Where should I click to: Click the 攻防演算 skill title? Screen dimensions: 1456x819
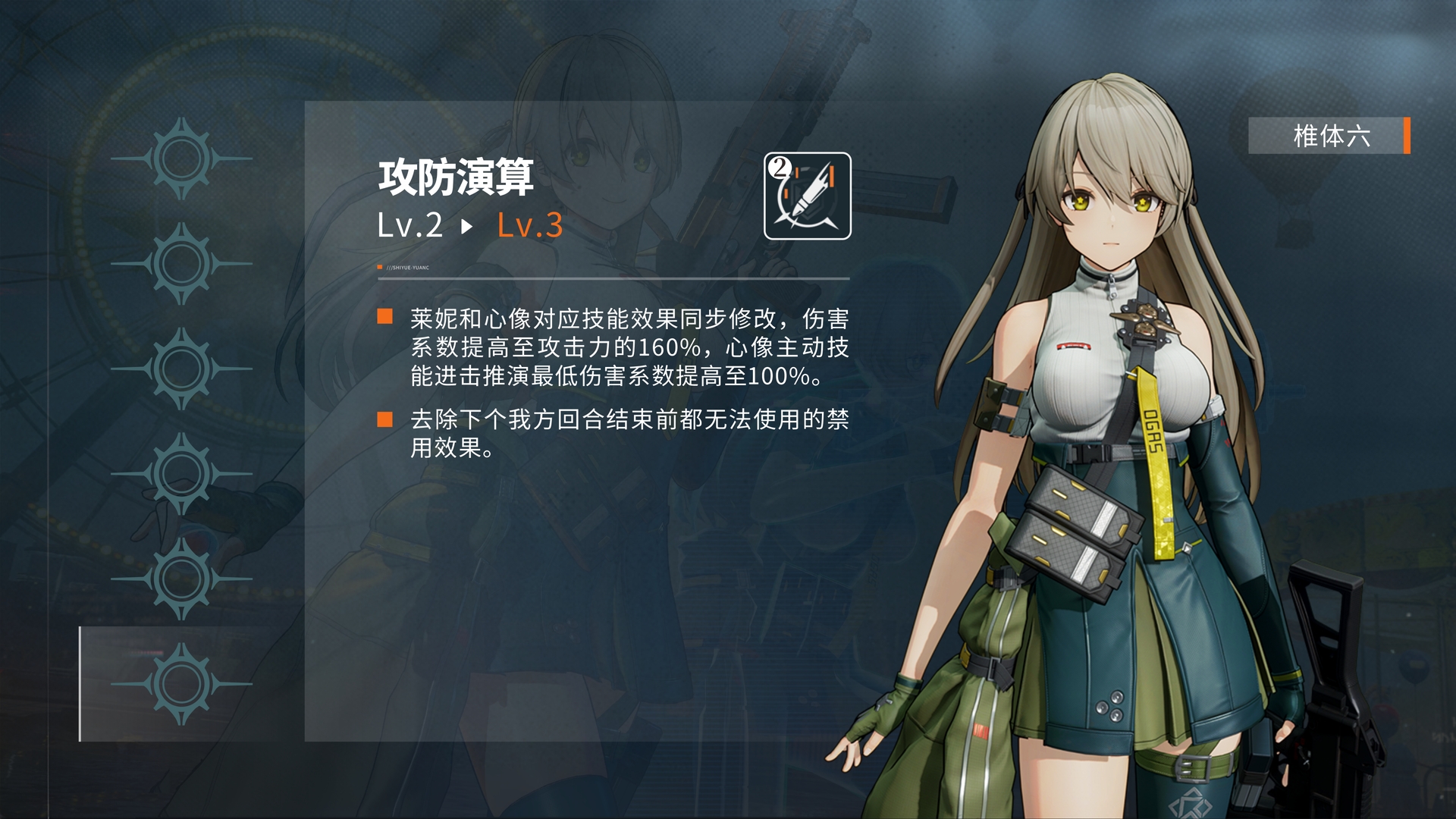(x=455, y=174)
